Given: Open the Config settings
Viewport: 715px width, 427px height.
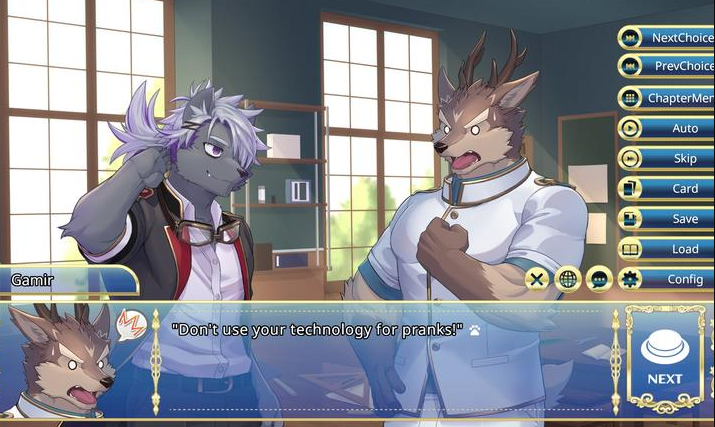Looking at the screenshot, I should coord(667,279).
